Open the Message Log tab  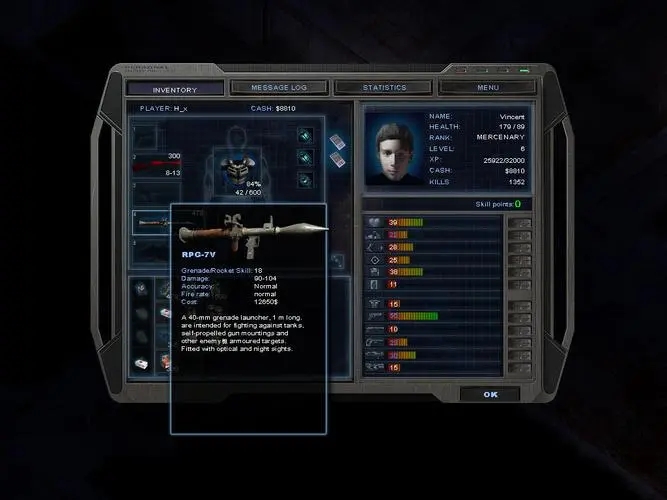click(x=279, y=88)
